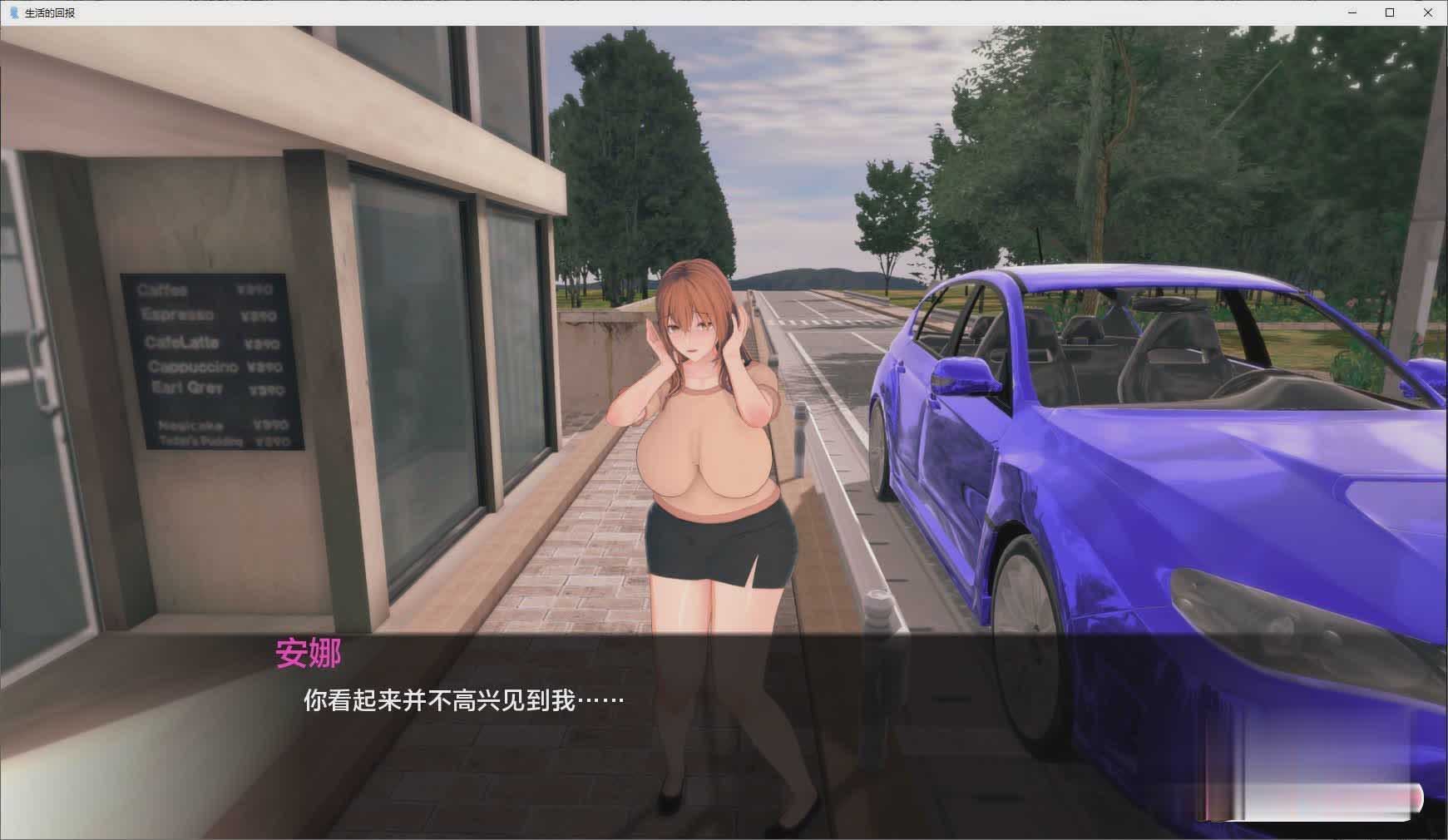Minimize the game window
Image resolution: width=1448 pixels, height=840 pixels.
point(1352,12)
